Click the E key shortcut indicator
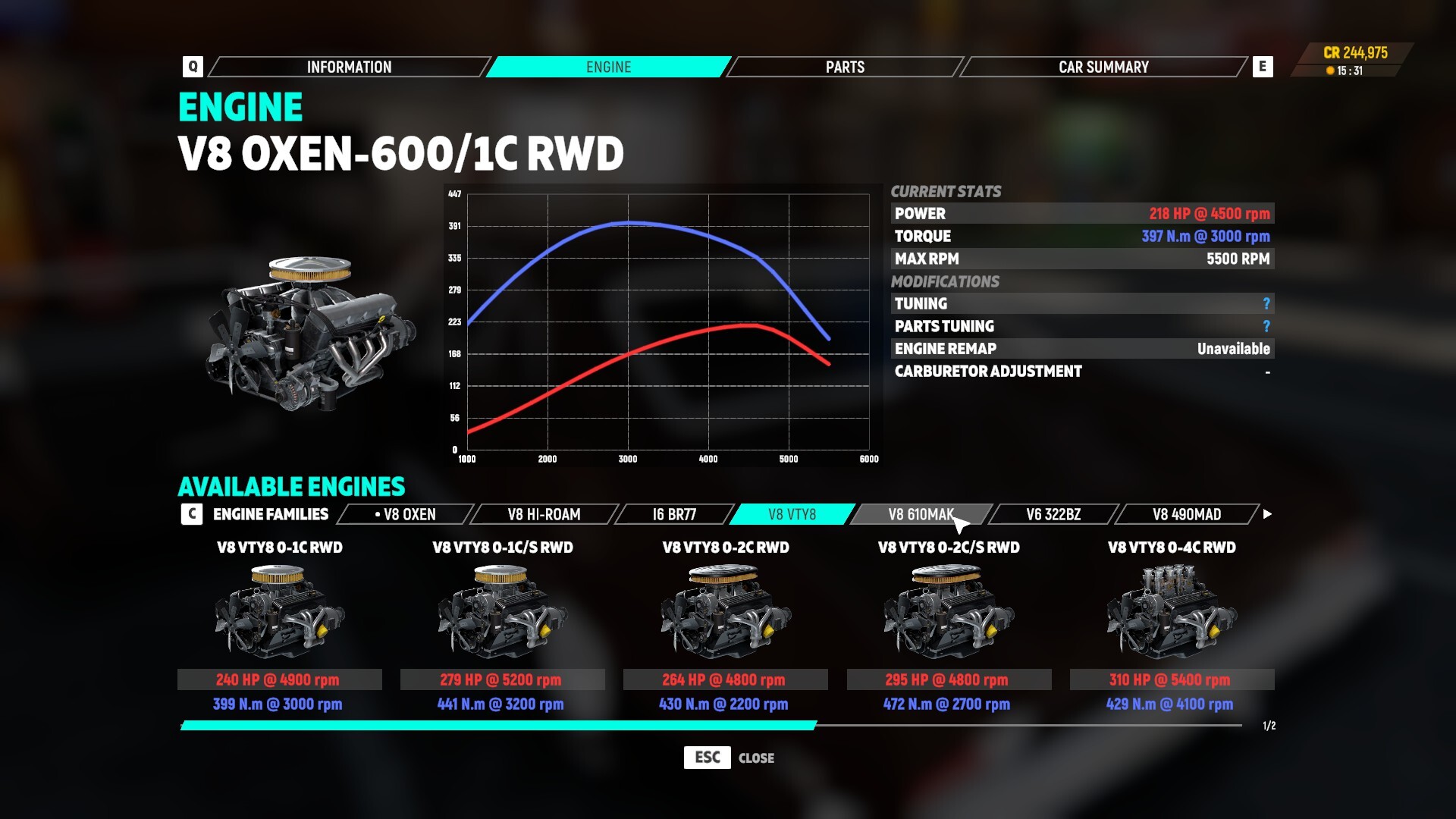This screenshot has width=1456, height=819. [x=1261, y=67]
